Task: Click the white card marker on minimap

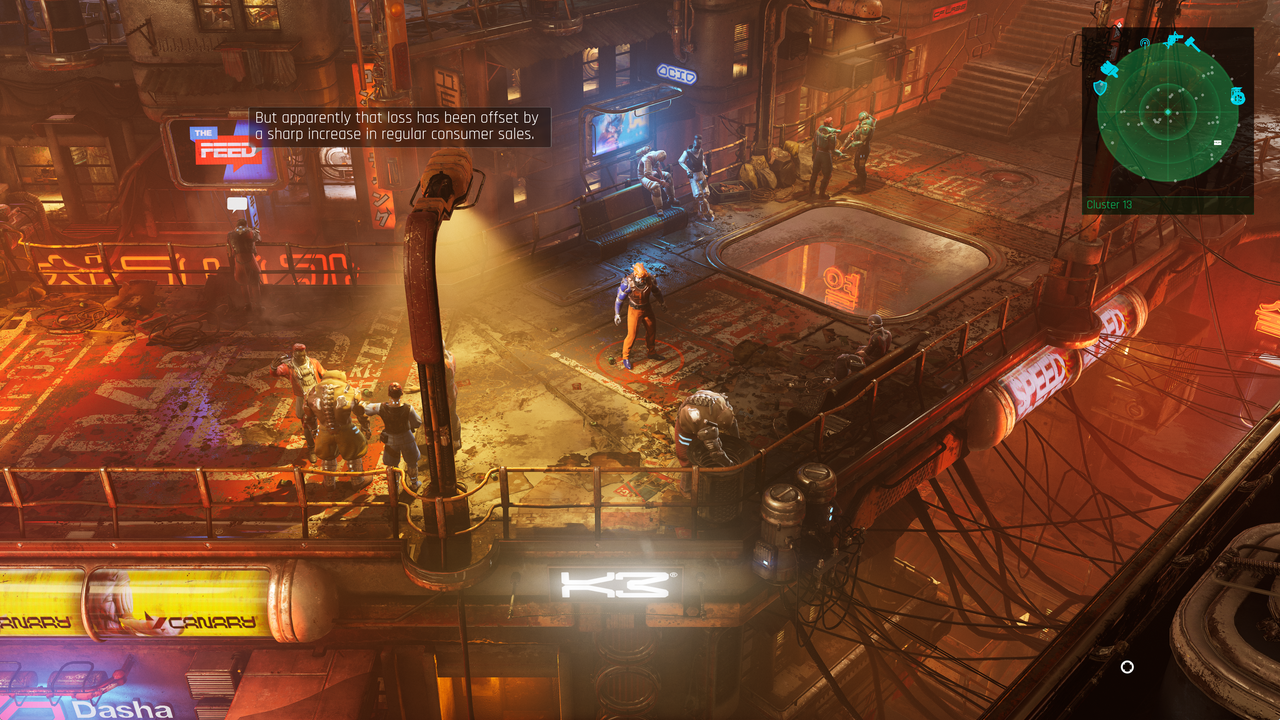Action: pos(1217,143)
